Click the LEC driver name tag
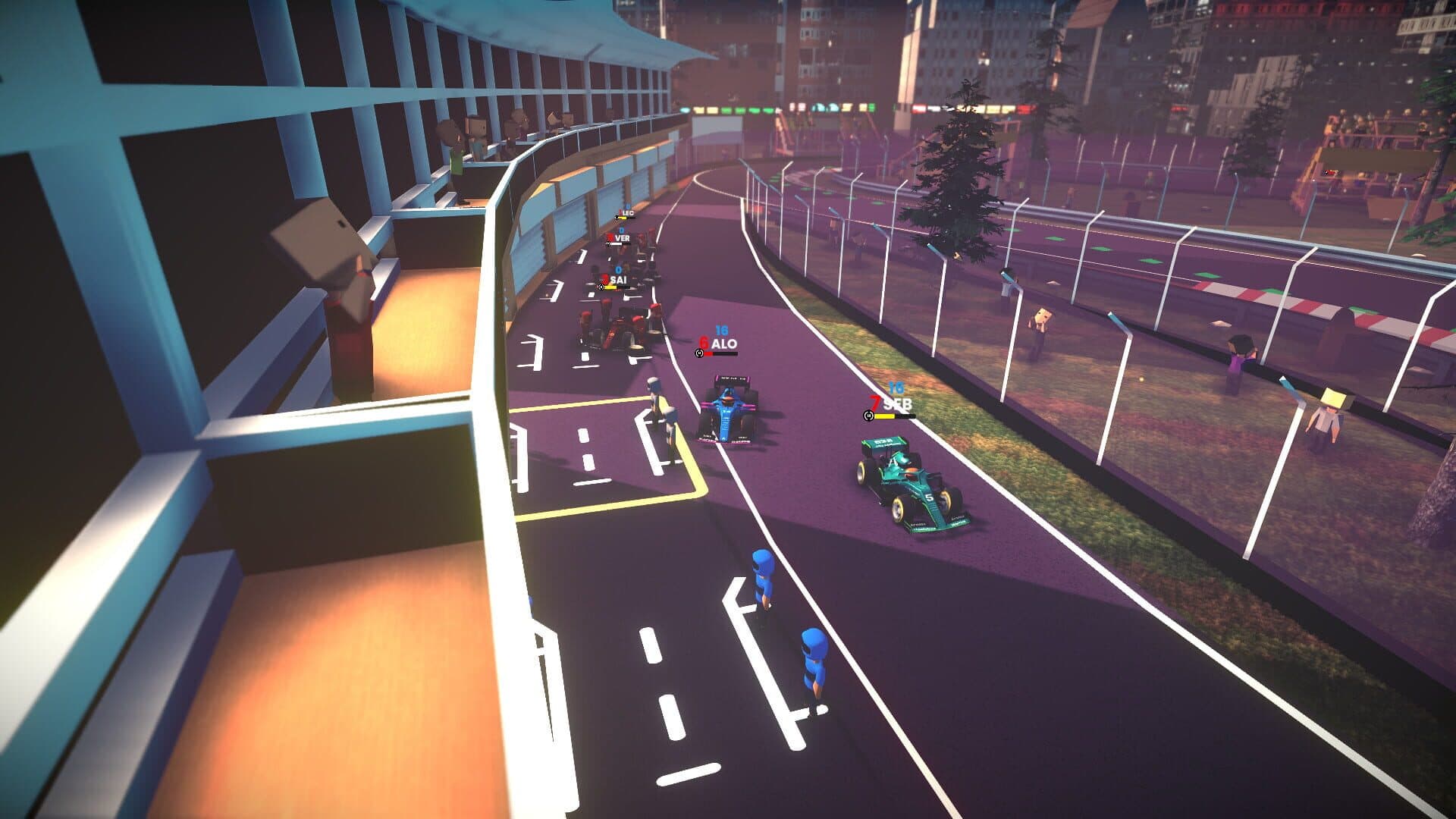 (x=627, y=214)
